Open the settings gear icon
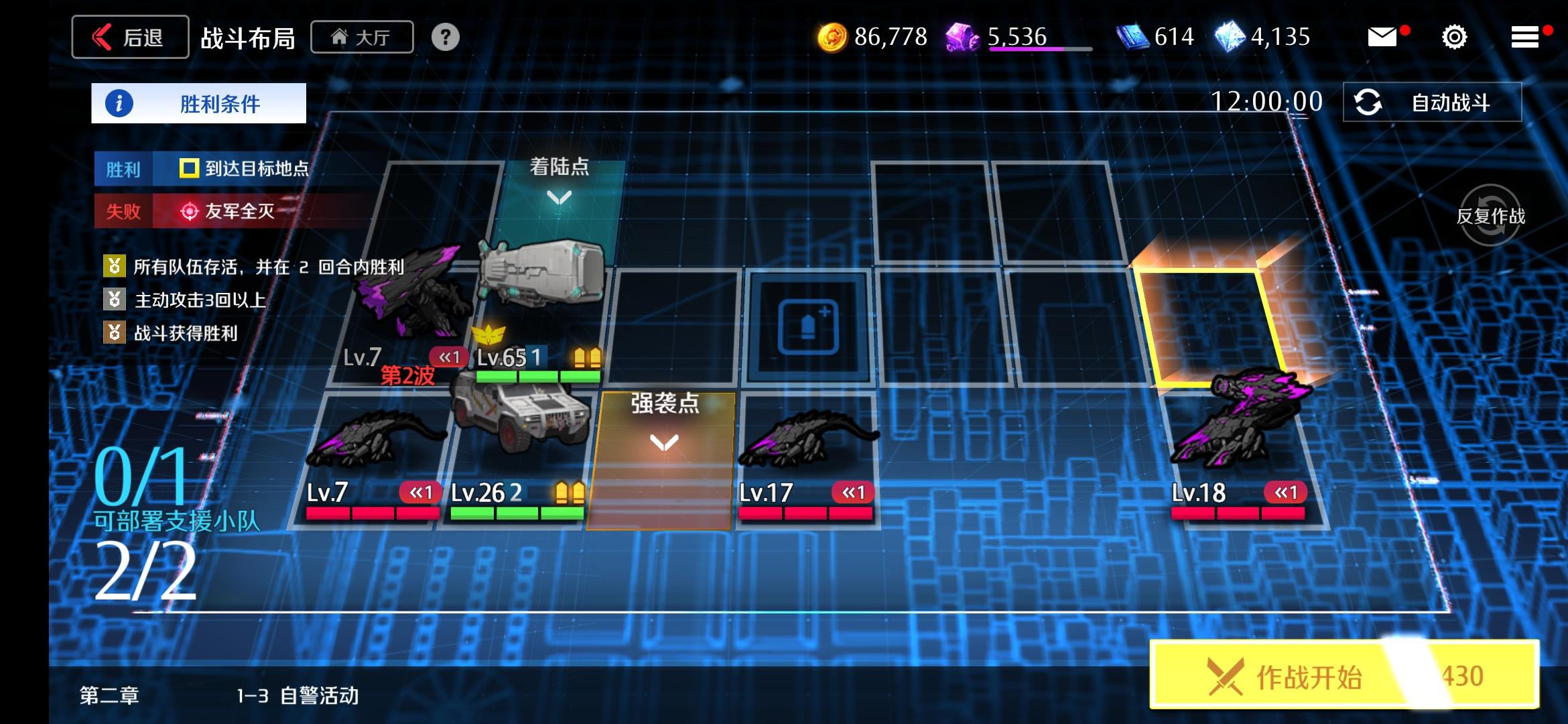The image size is (1568, 724). pyautogui.click(x=1453, y=37)
